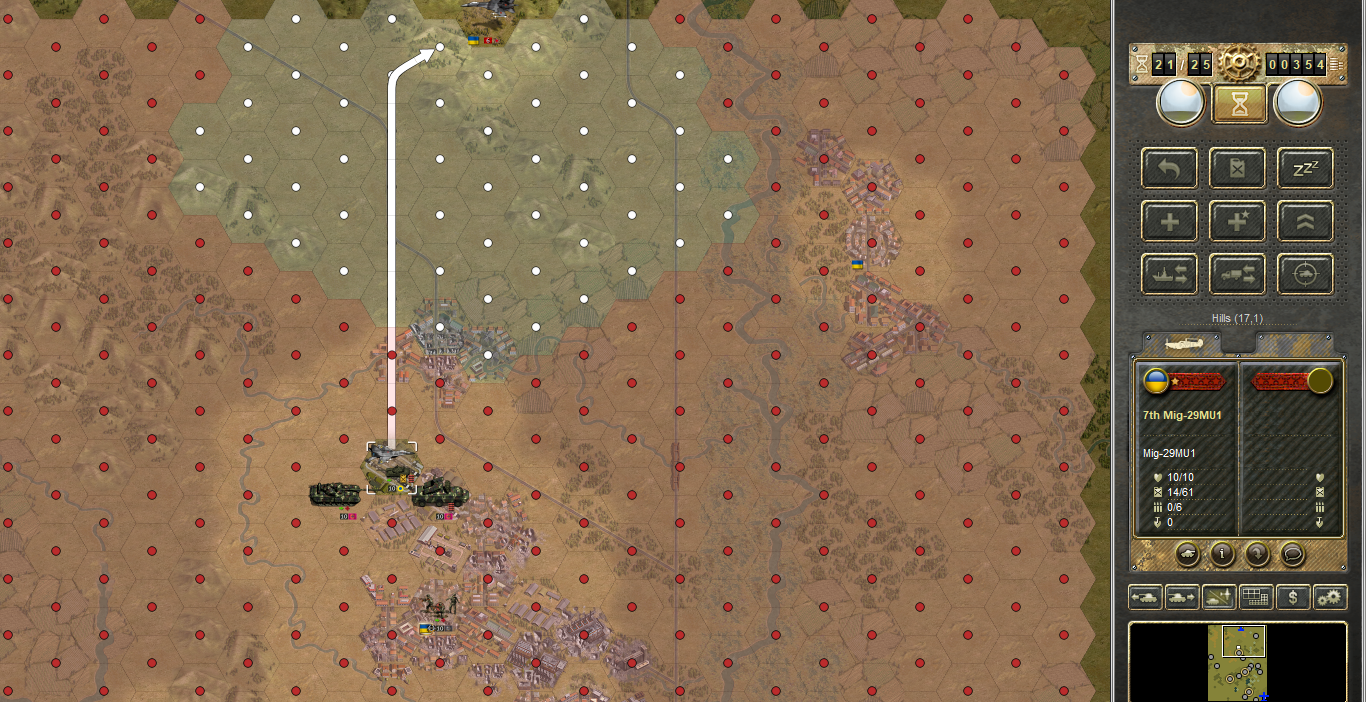Image resolution: width=1366 pixels, height=702 pixels.
Task: Click on the minimap
Action: click(1238, 662)
